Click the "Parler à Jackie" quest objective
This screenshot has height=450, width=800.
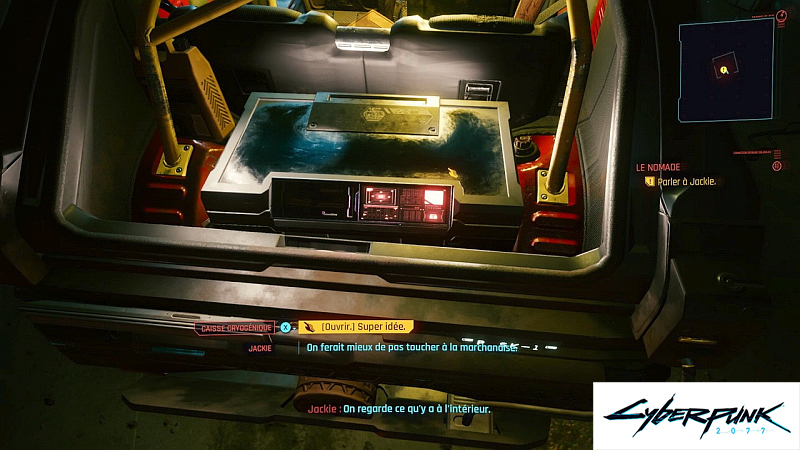[x=690, y=182]
